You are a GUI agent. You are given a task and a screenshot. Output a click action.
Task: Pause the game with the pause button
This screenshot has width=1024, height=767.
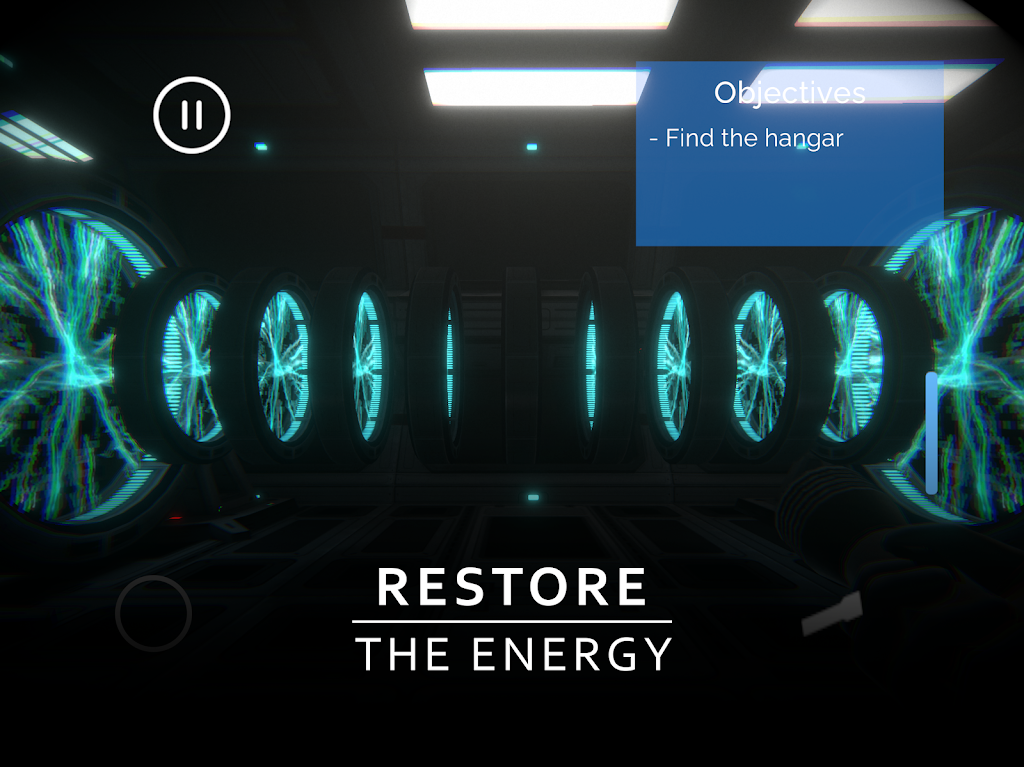pos(192,115)
